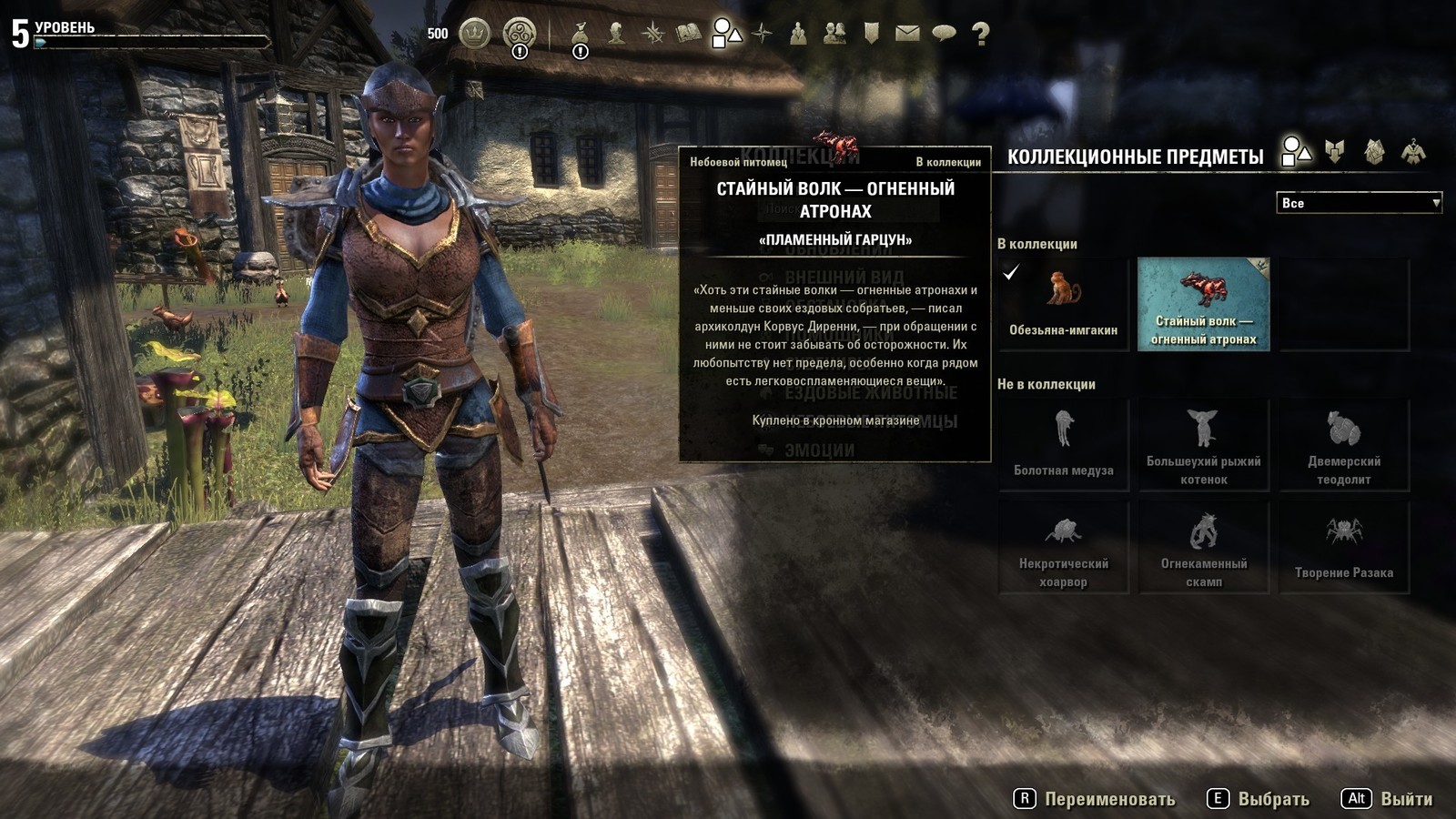Switch to the outfit styles tab
This screenshot has height=819, width=1456.
coord(1413,151)
